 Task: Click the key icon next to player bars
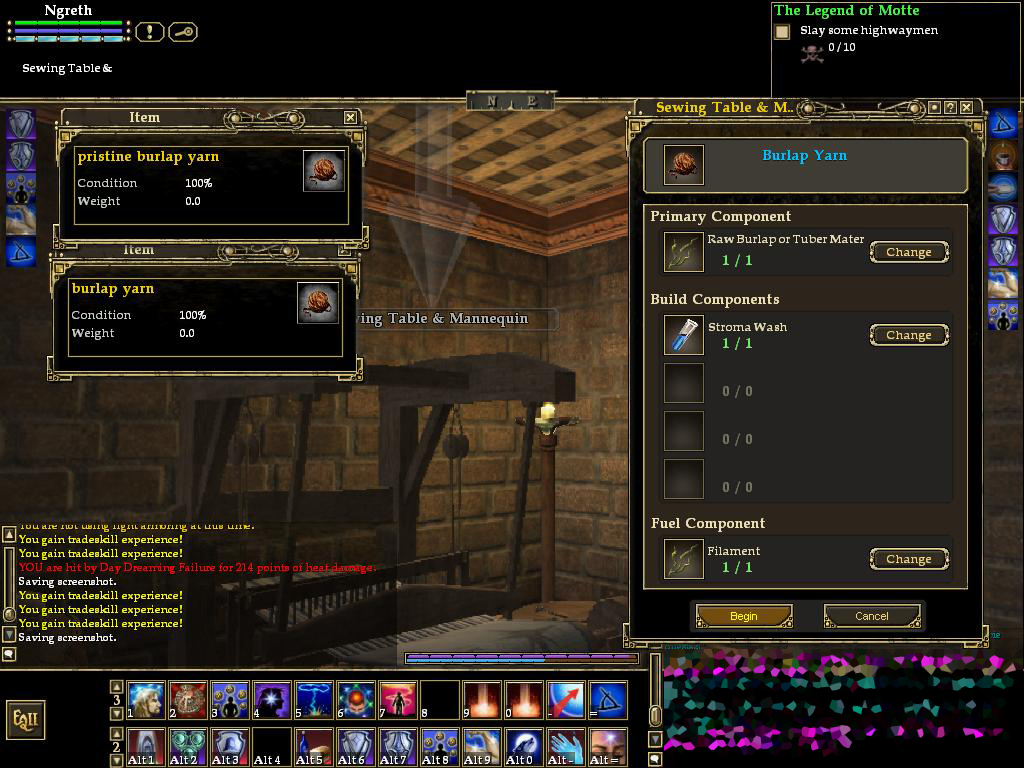tap(183, 32)
